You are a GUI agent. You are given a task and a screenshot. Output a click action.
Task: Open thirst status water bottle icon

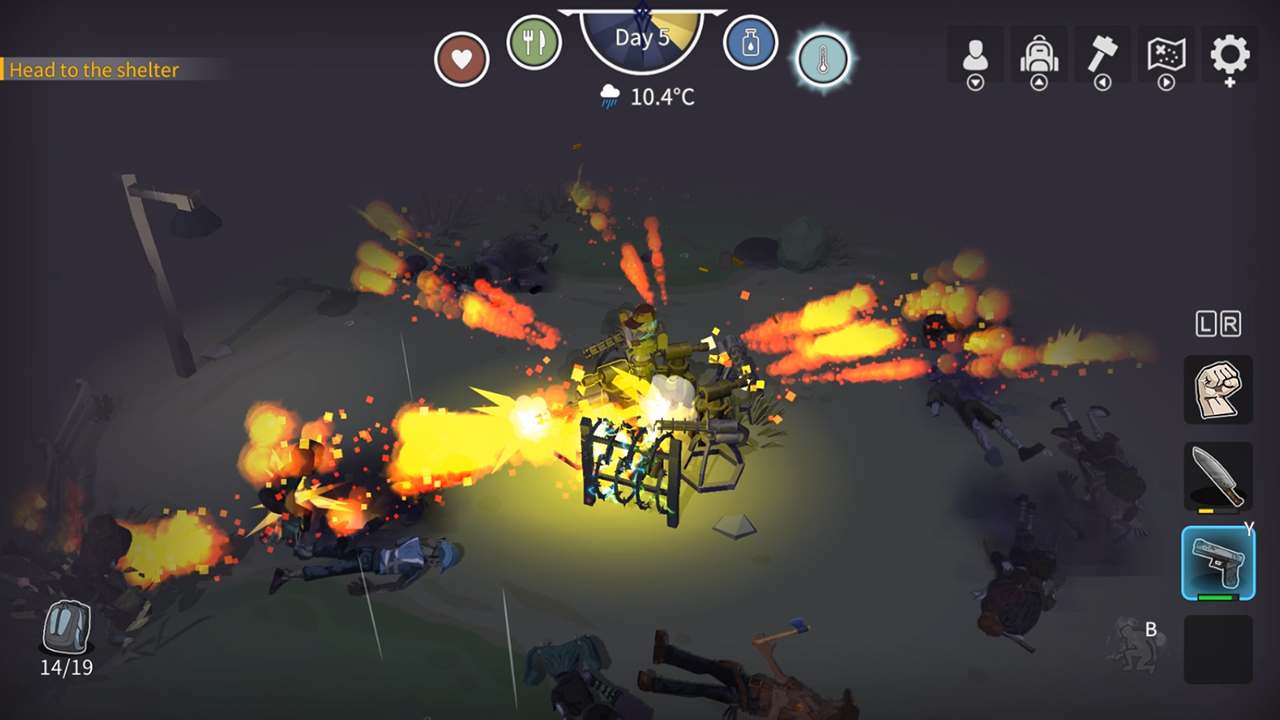(750, 43)
